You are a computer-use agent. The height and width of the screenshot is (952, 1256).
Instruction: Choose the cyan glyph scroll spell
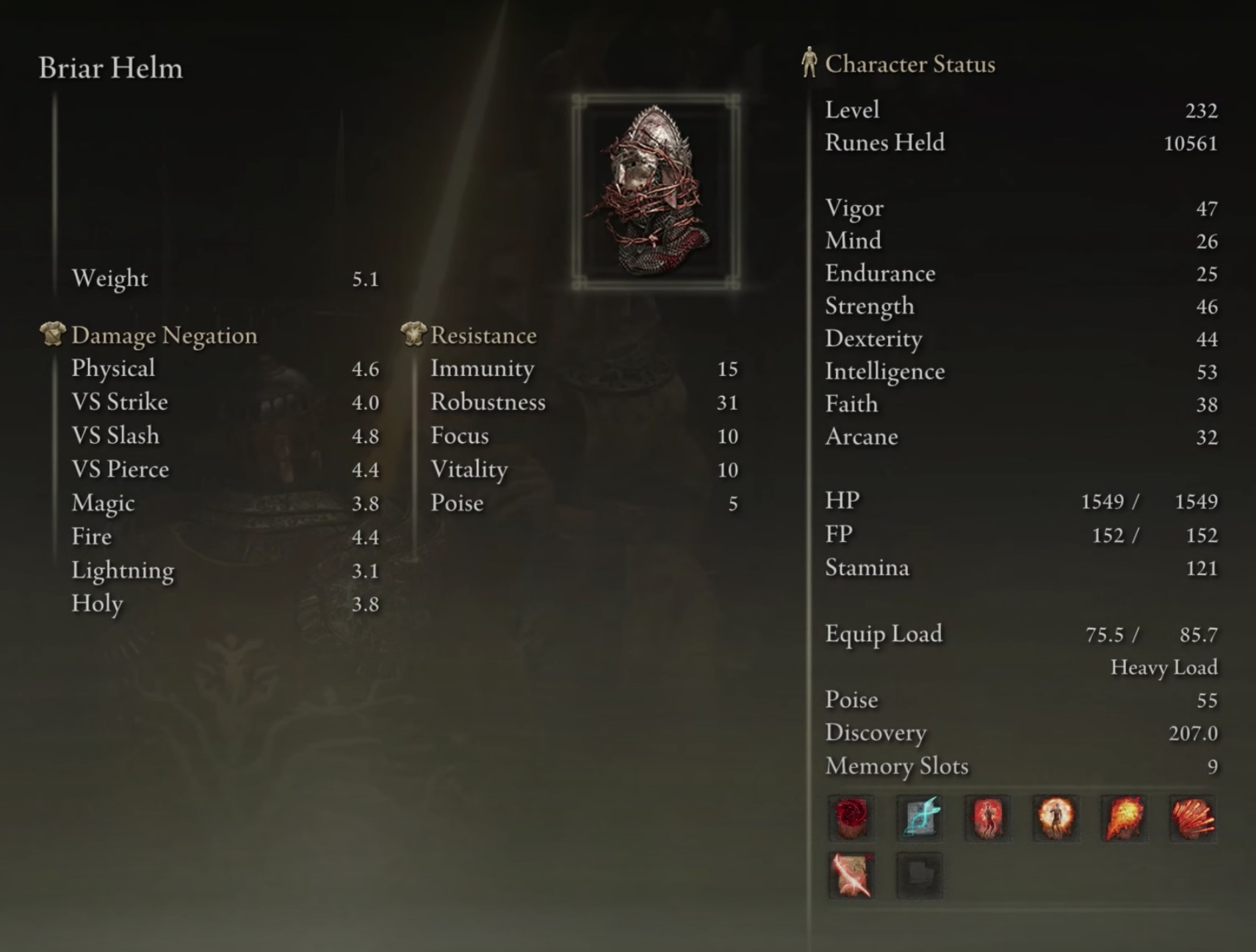point(920,817)
